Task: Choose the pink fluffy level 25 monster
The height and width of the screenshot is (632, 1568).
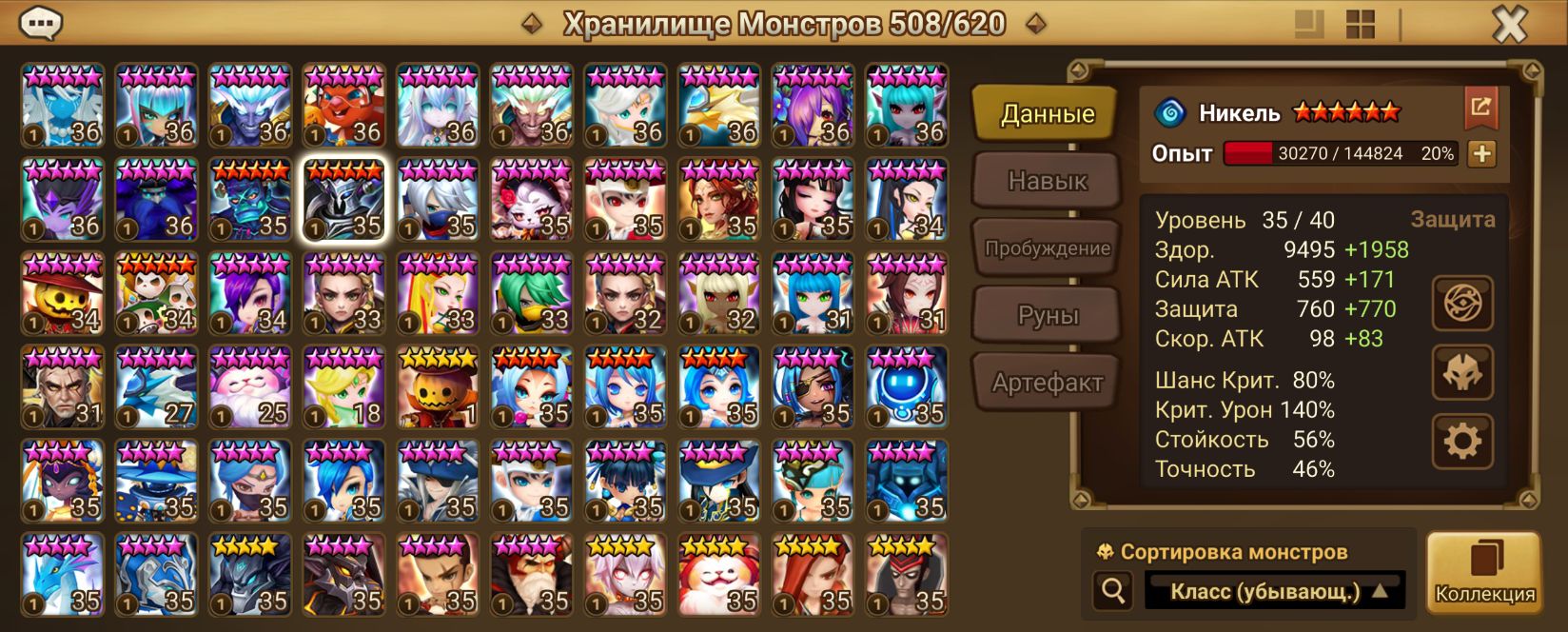Action: coord(250,387)
